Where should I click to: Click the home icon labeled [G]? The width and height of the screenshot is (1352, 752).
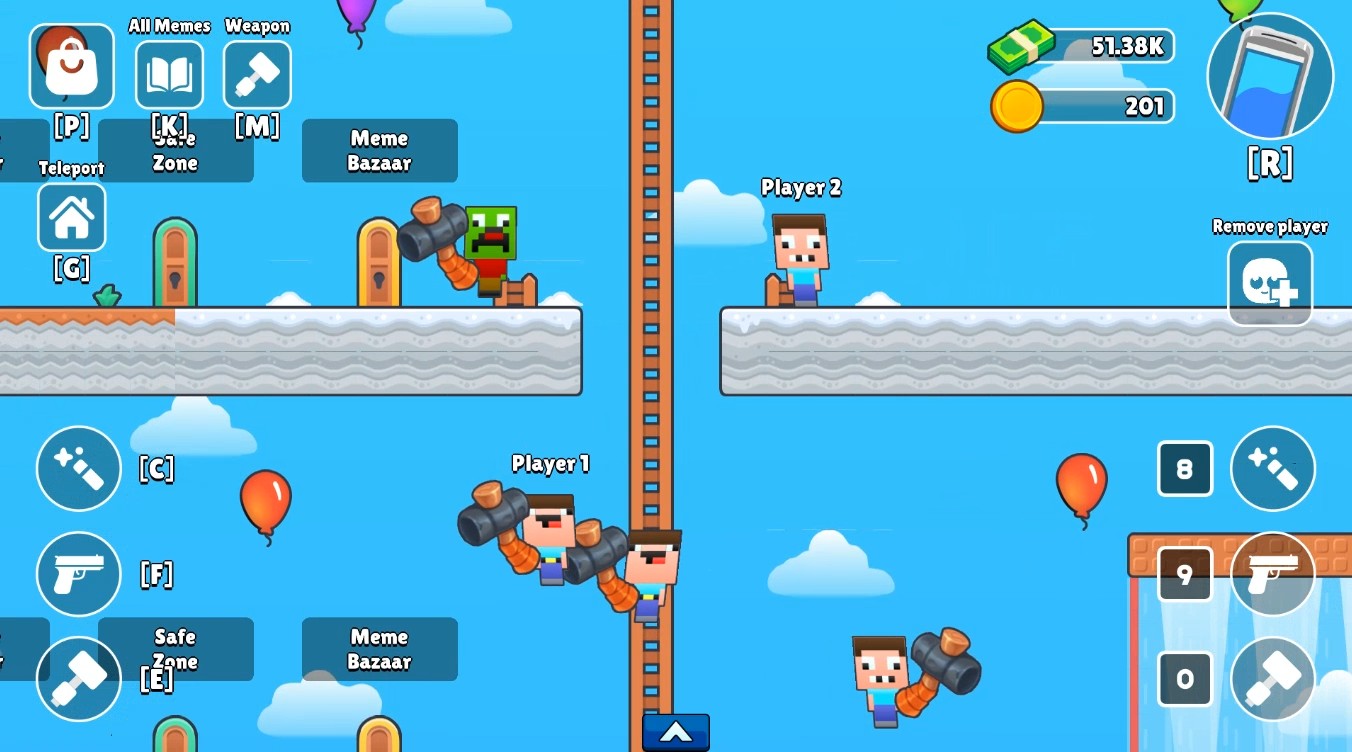tap(71, 218)
